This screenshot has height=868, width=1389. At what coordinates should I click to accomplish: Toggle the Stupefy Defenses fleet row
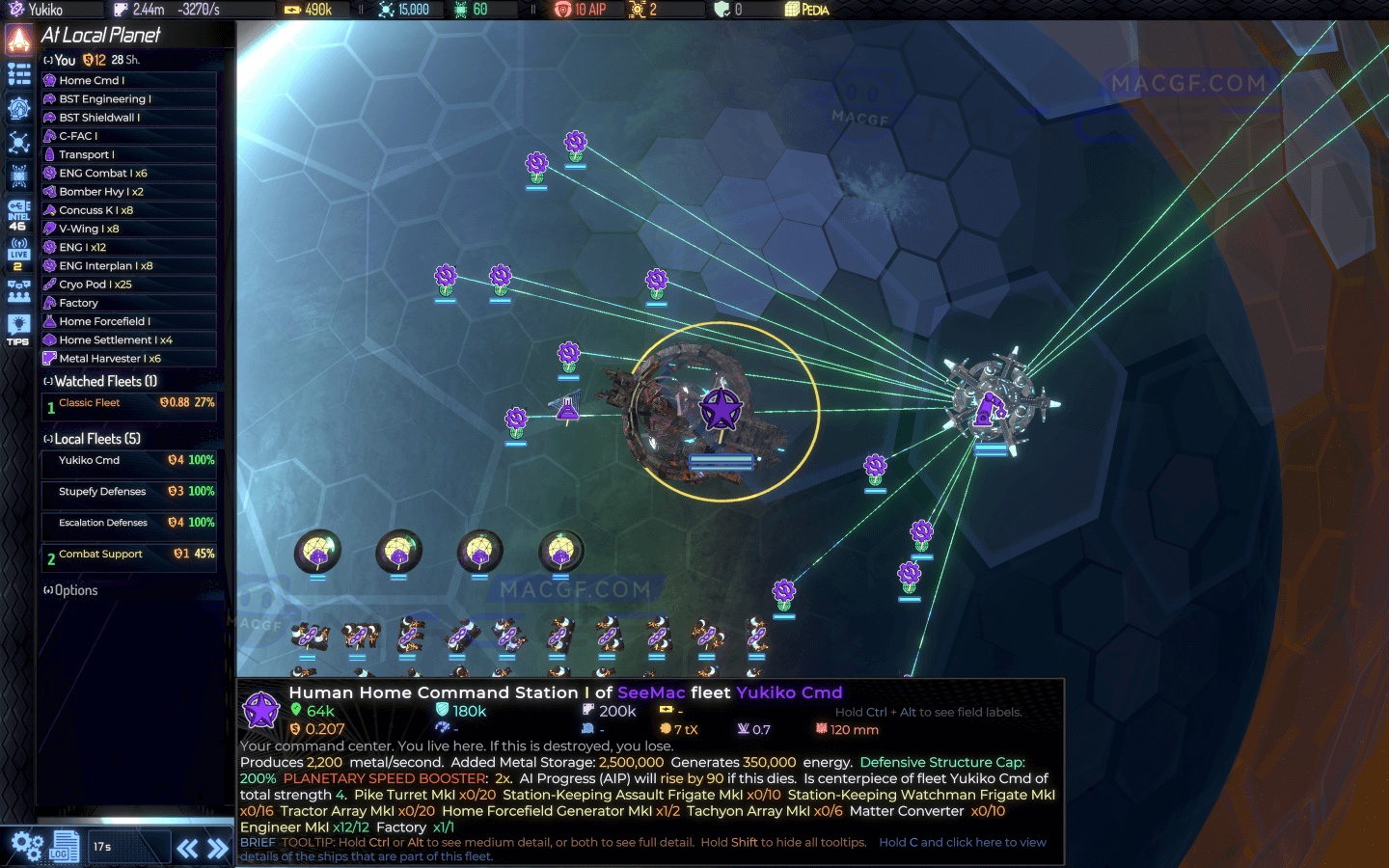(x=128, y=493)
